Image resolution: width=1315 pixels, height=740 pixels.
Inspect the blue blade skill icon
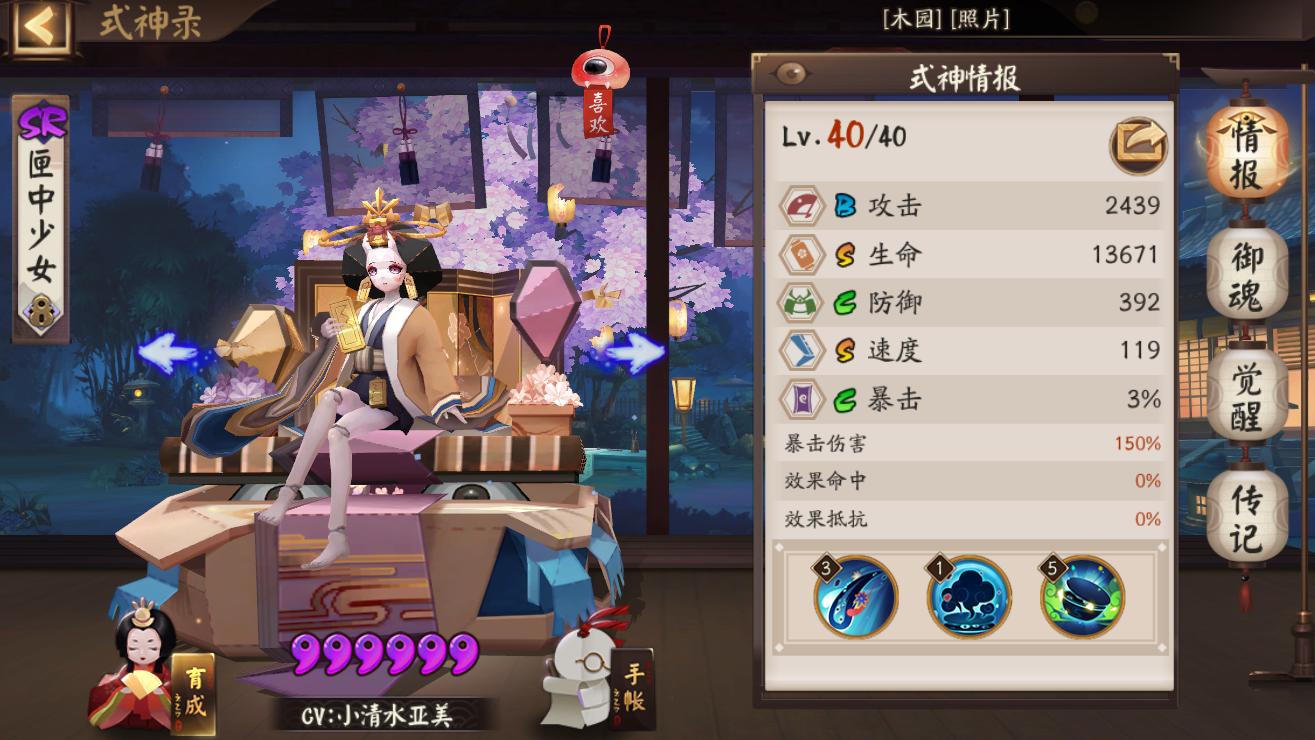pos(856,597)
